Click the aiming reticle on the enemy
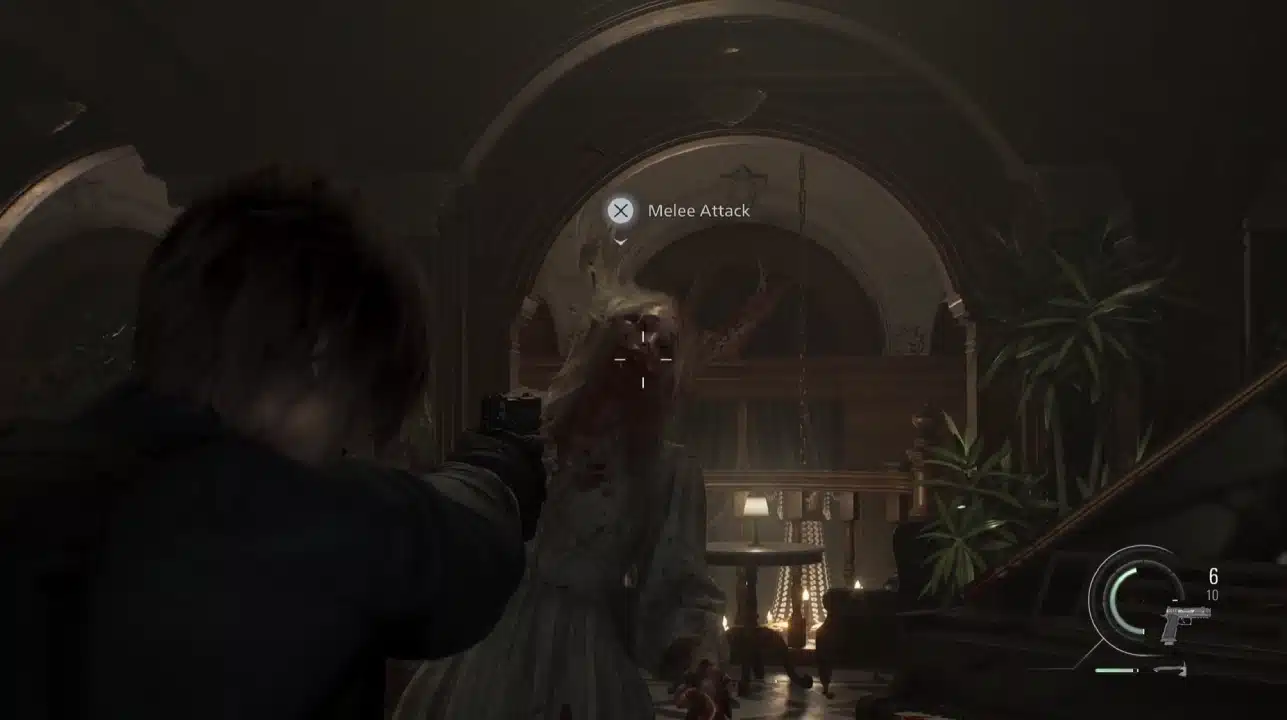Viewport: 1287px width, 720px height. coord(643,357)
